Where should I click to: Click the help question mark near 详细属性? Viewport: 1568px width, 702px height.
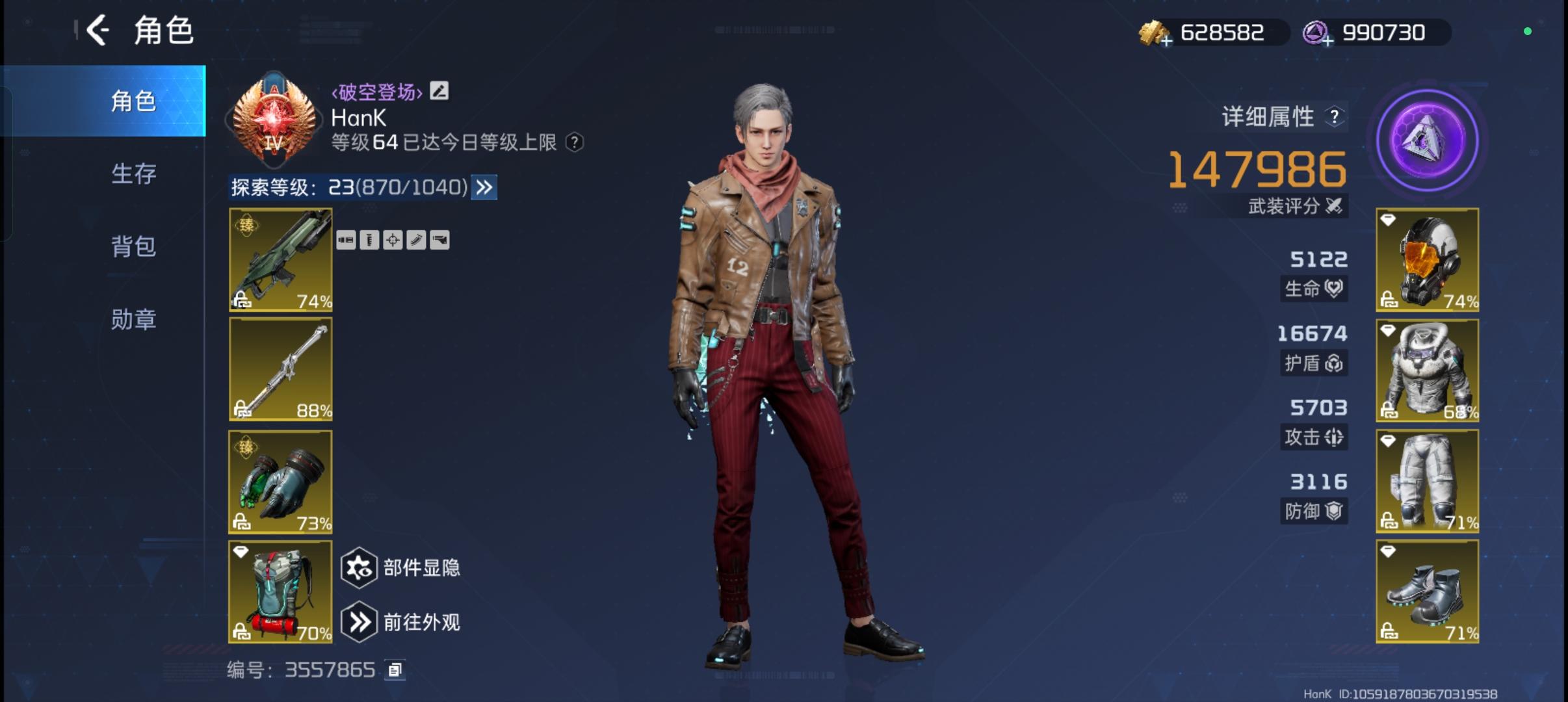point(1336,116)
